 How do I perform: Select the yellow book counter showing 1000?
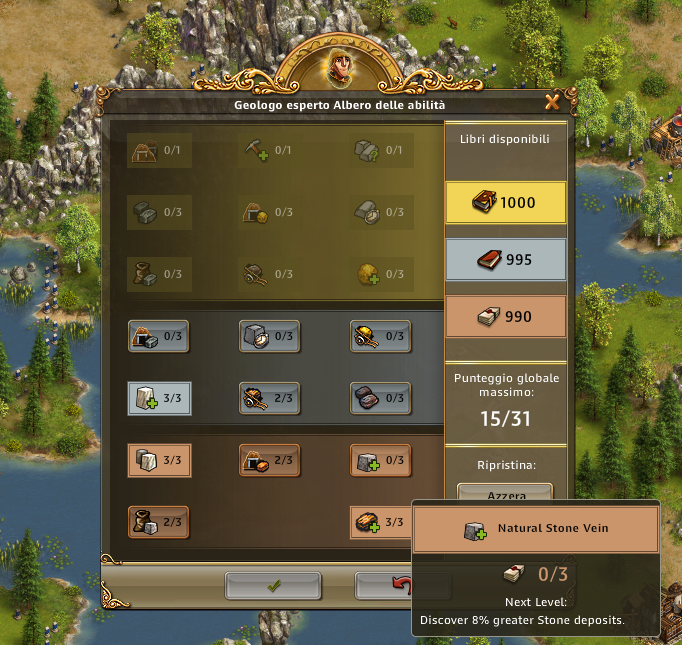(505, 202)
